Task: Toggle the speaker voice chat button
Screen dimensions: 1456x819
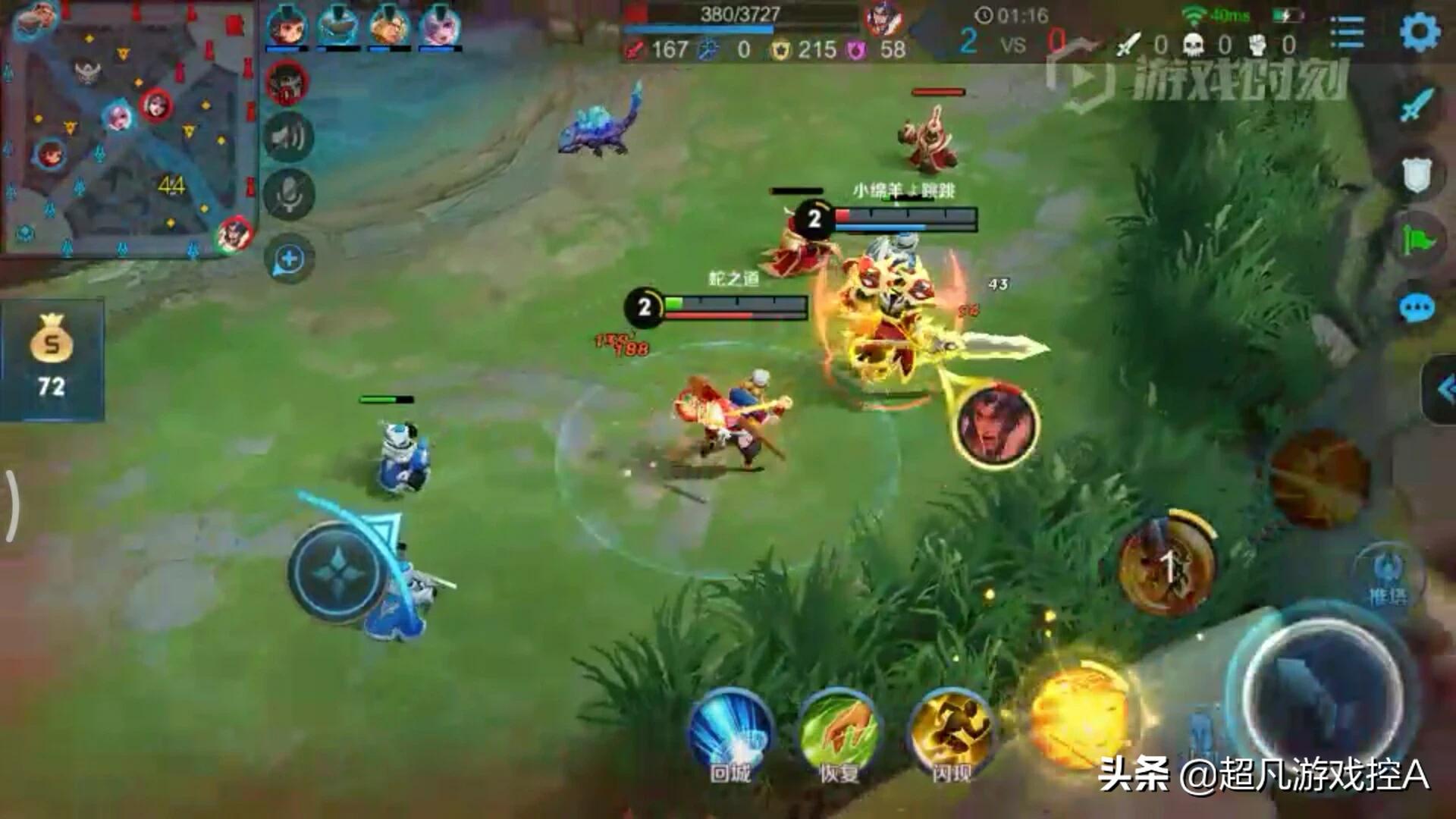Action: pos(289,137)
